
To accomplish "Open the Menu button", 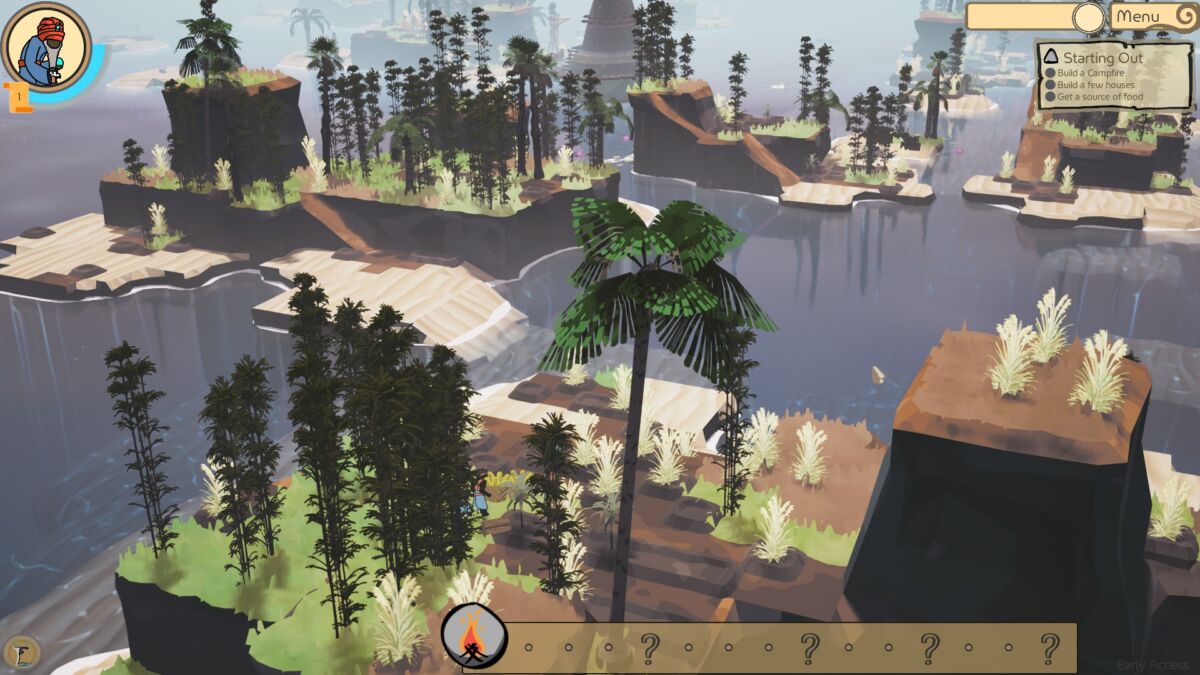I will click(1150, 16).
